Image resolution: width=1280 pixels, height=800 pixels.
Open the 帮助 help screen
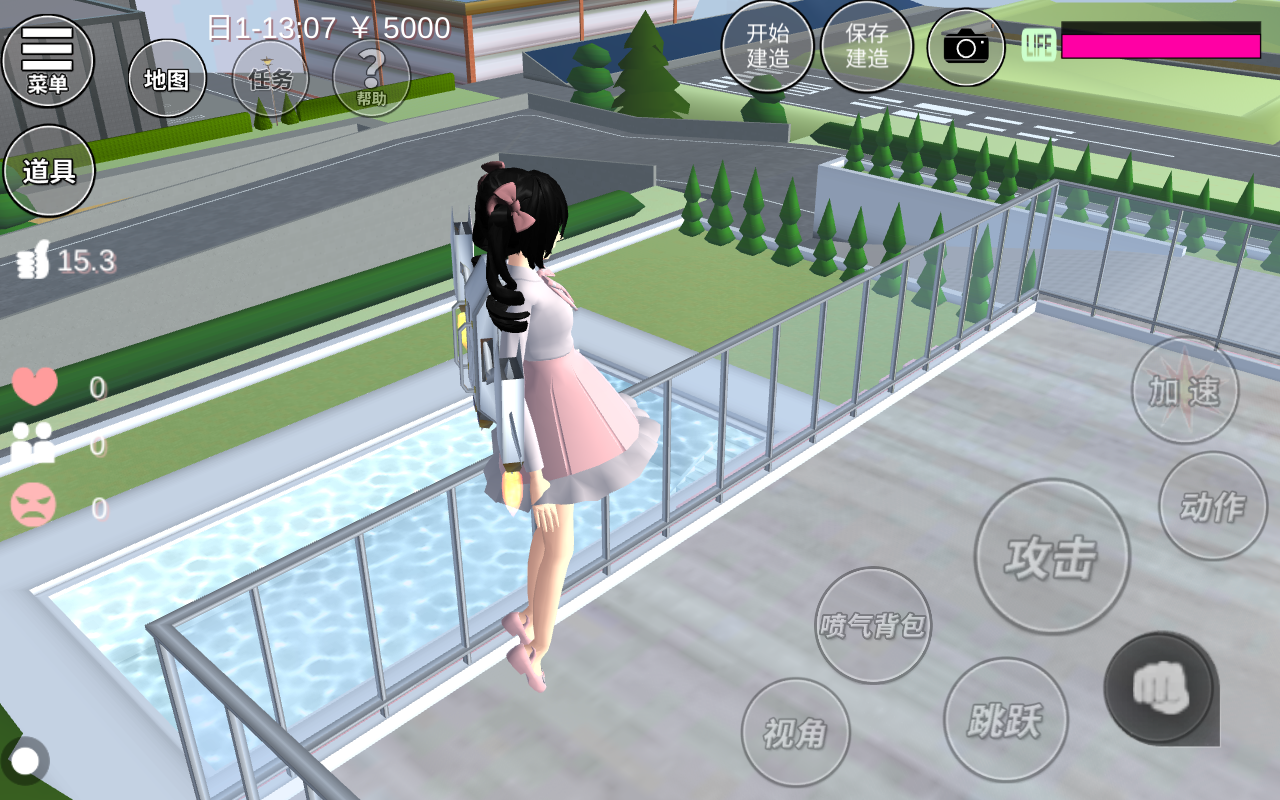pos(371,78)
